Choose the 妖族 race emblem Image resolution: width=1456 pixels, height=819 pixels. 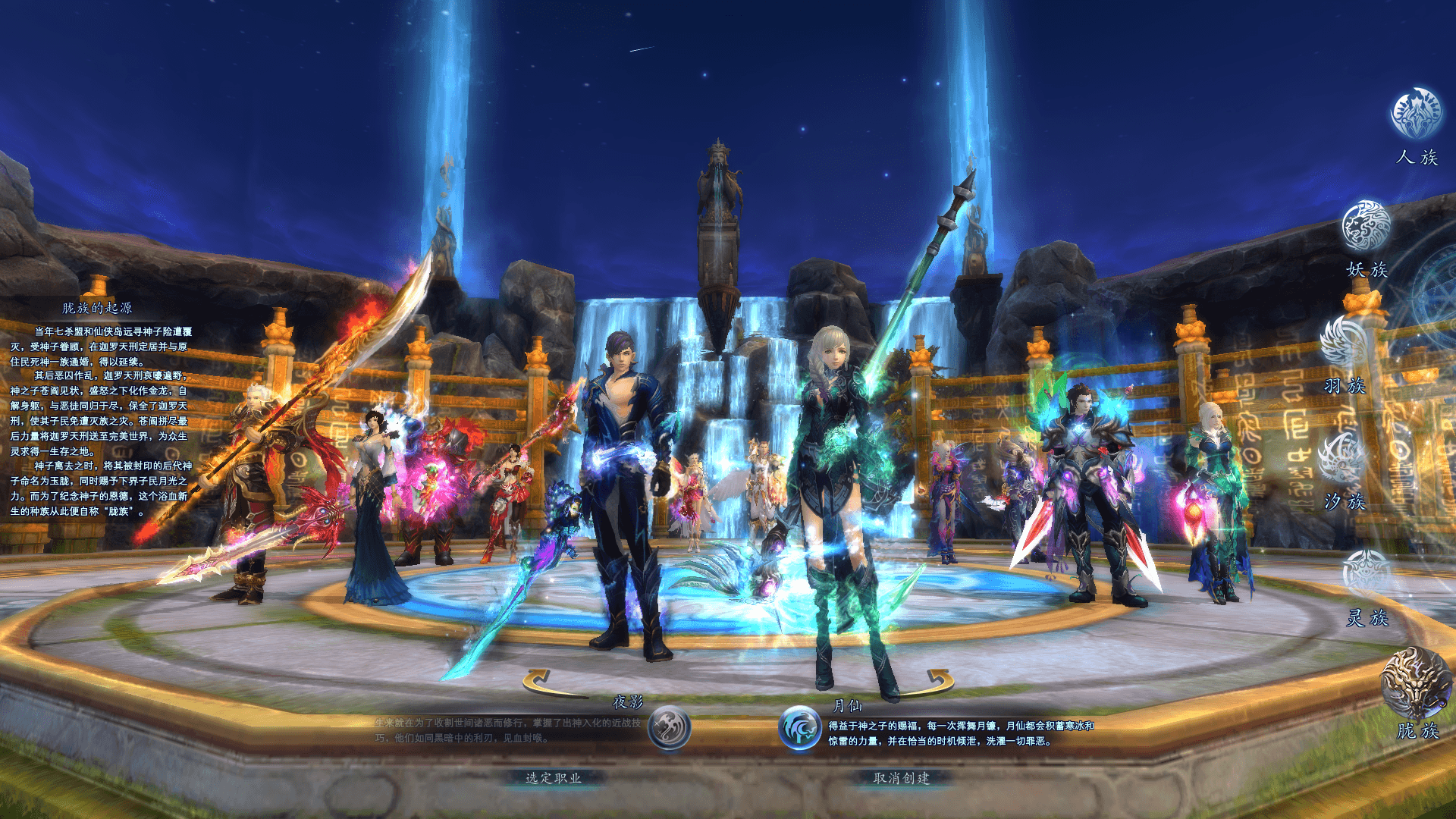pyautogui.click(x=1366, y=226)
